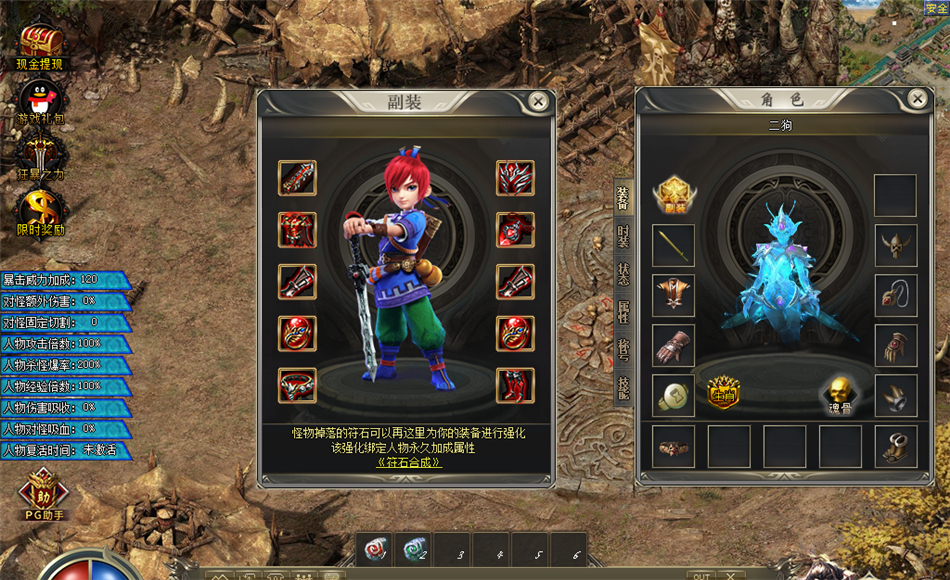Viewport: 950px width, 580px height.
Task: Open the 属性 attributes tab
Action: pyautogui.click(x=622, y=313)
